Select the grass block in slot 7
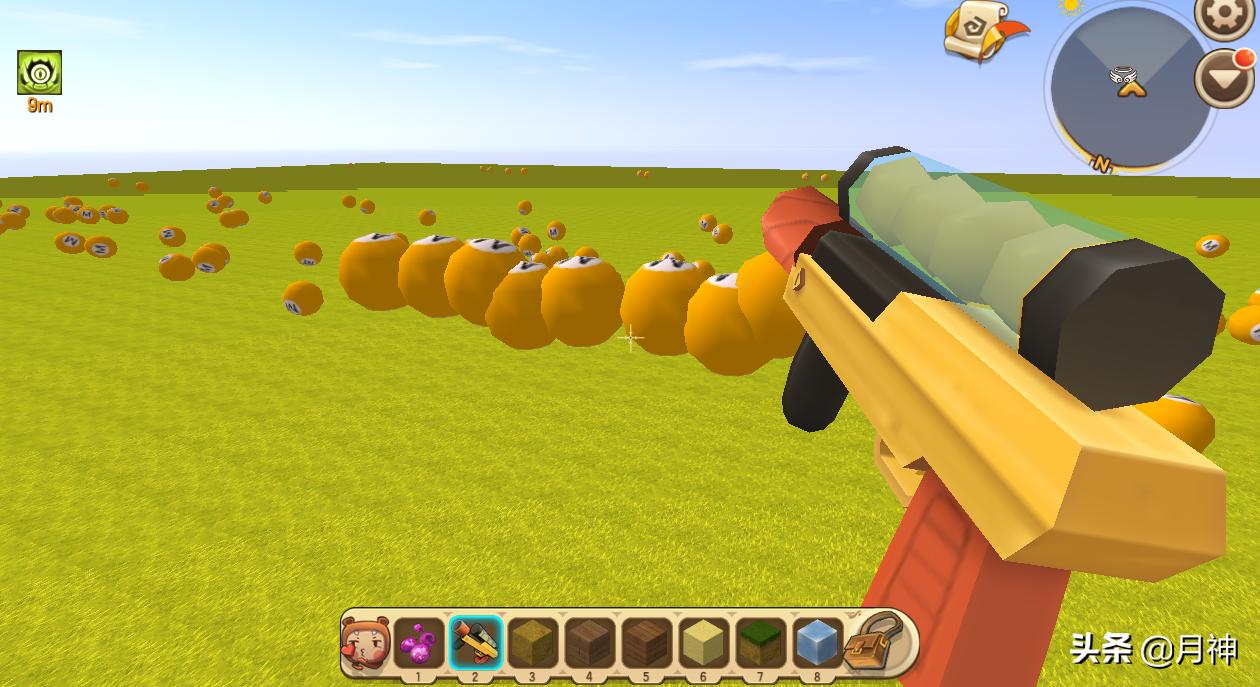Screen dimensions: 1260x687 (760, 642)
